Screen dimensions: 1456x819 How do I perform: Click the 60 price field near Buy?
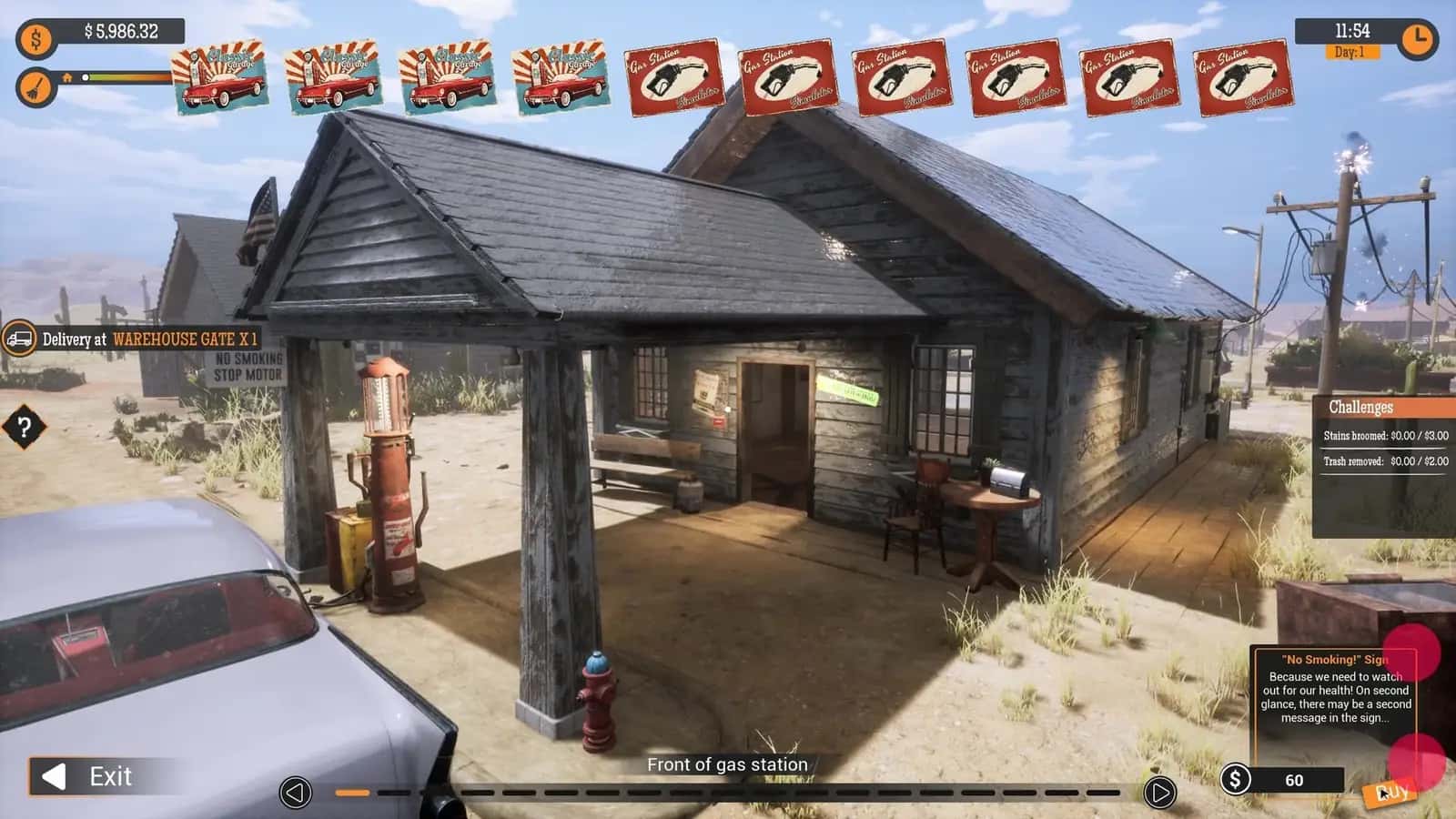[x=1295, y=780]
